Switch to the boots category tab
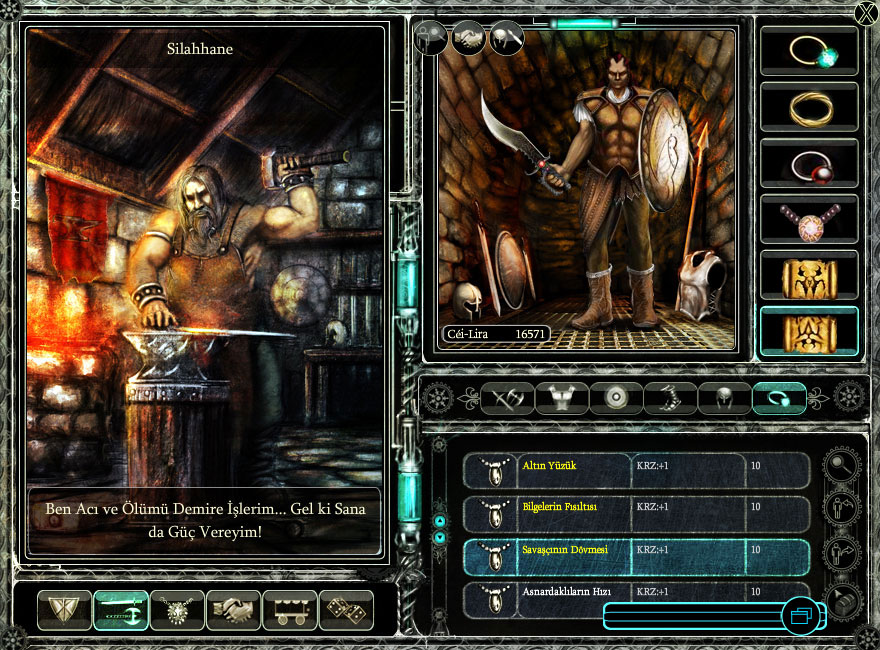Viewport: 880px width, 650px height. [x=669, y=399]
